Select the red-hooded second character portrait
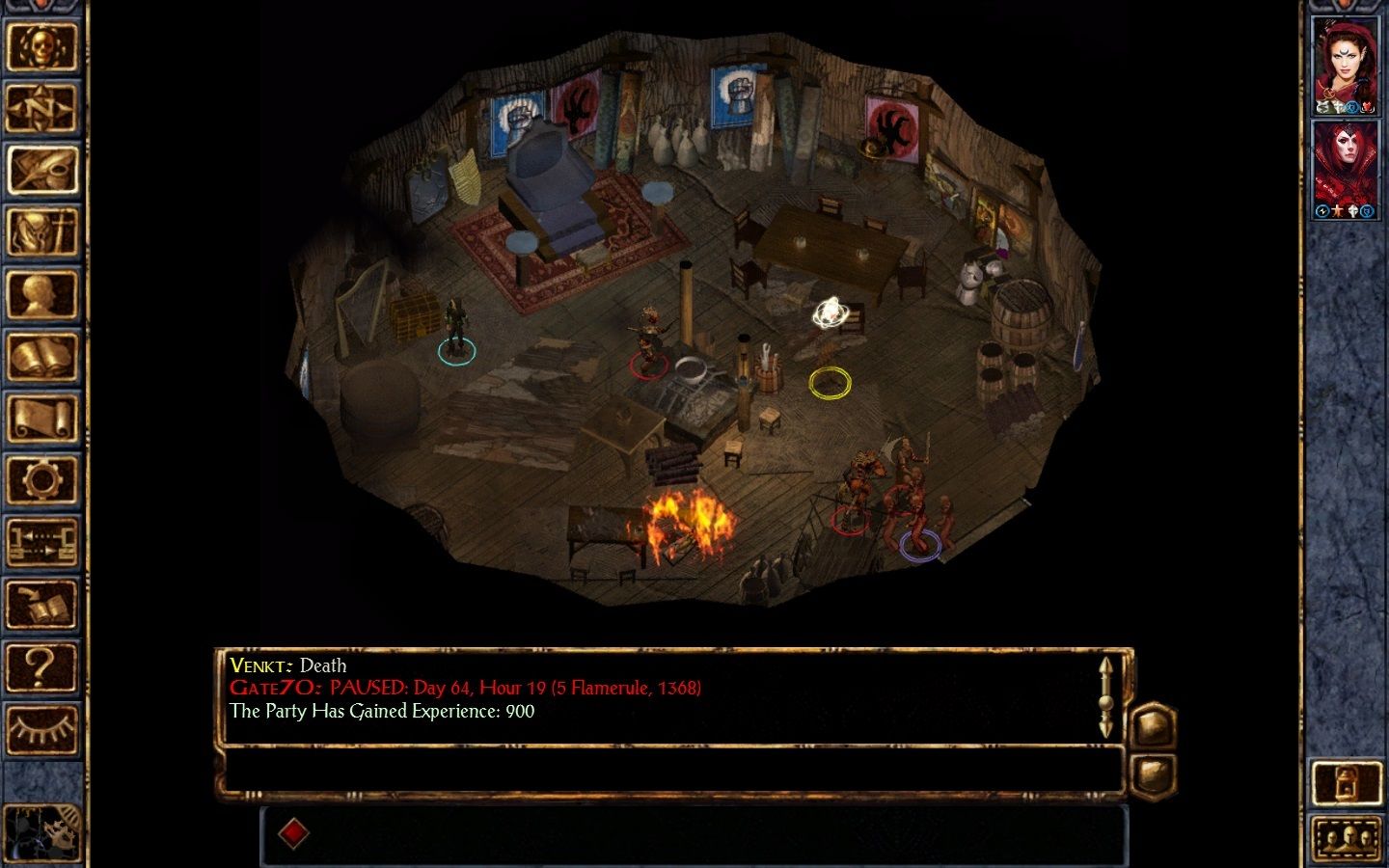This screenshot has height=868, width=1389. [1346, 171]
